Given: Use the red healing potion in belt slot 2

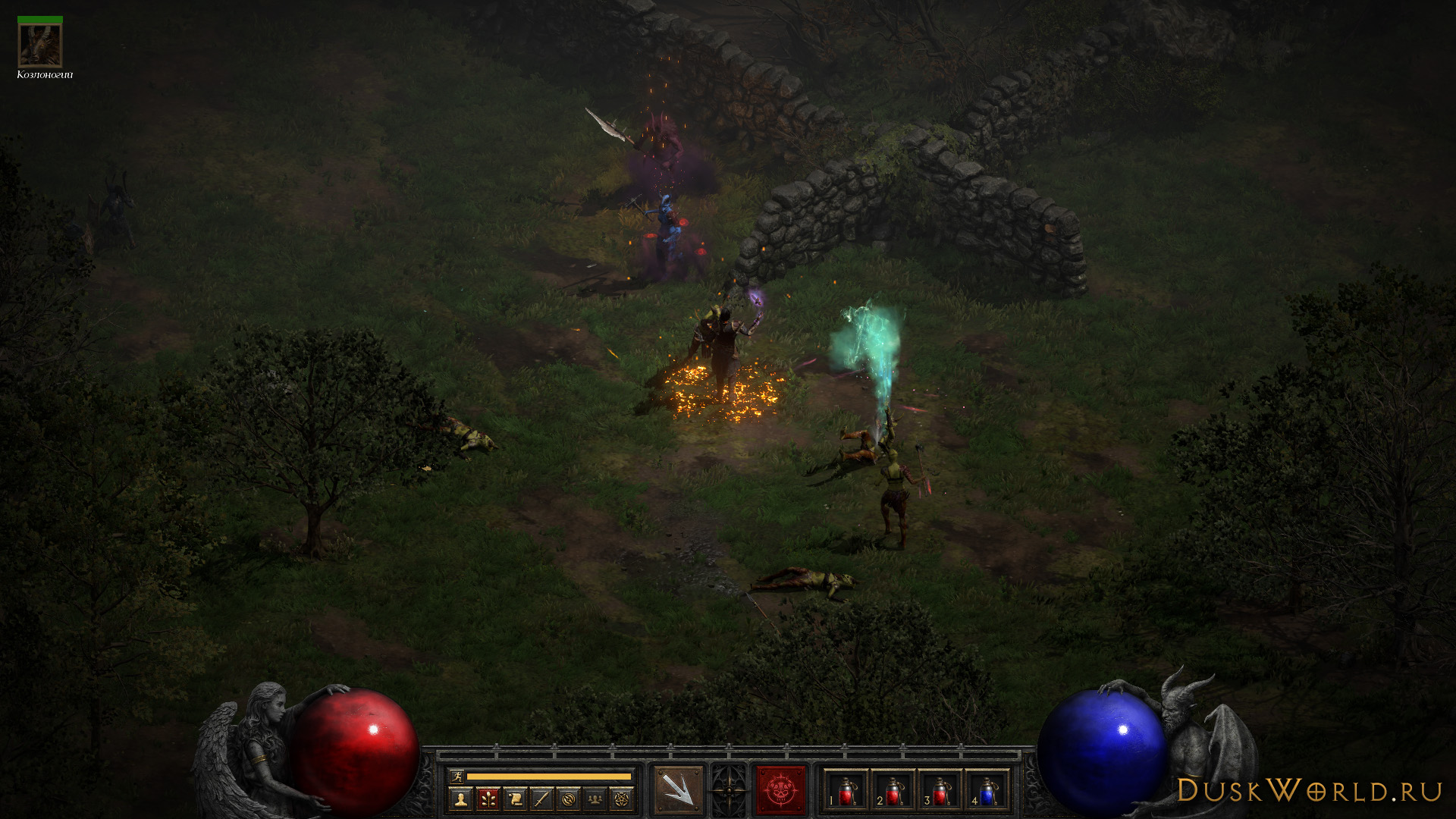Looking at the screenshot, I should 893,791.
